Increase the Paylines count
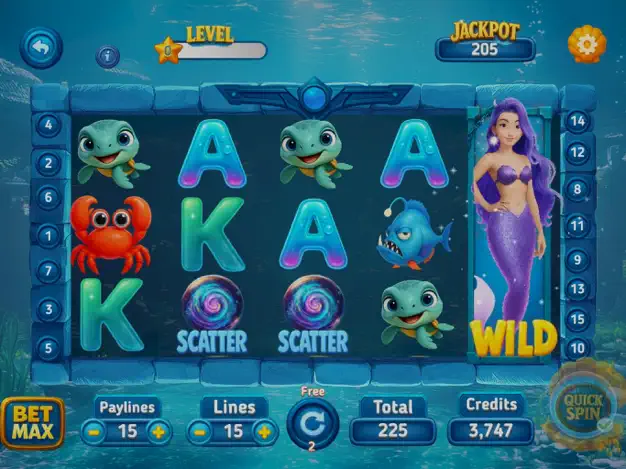This screenshot has width=626, height=469. click(x=158, y=432)
